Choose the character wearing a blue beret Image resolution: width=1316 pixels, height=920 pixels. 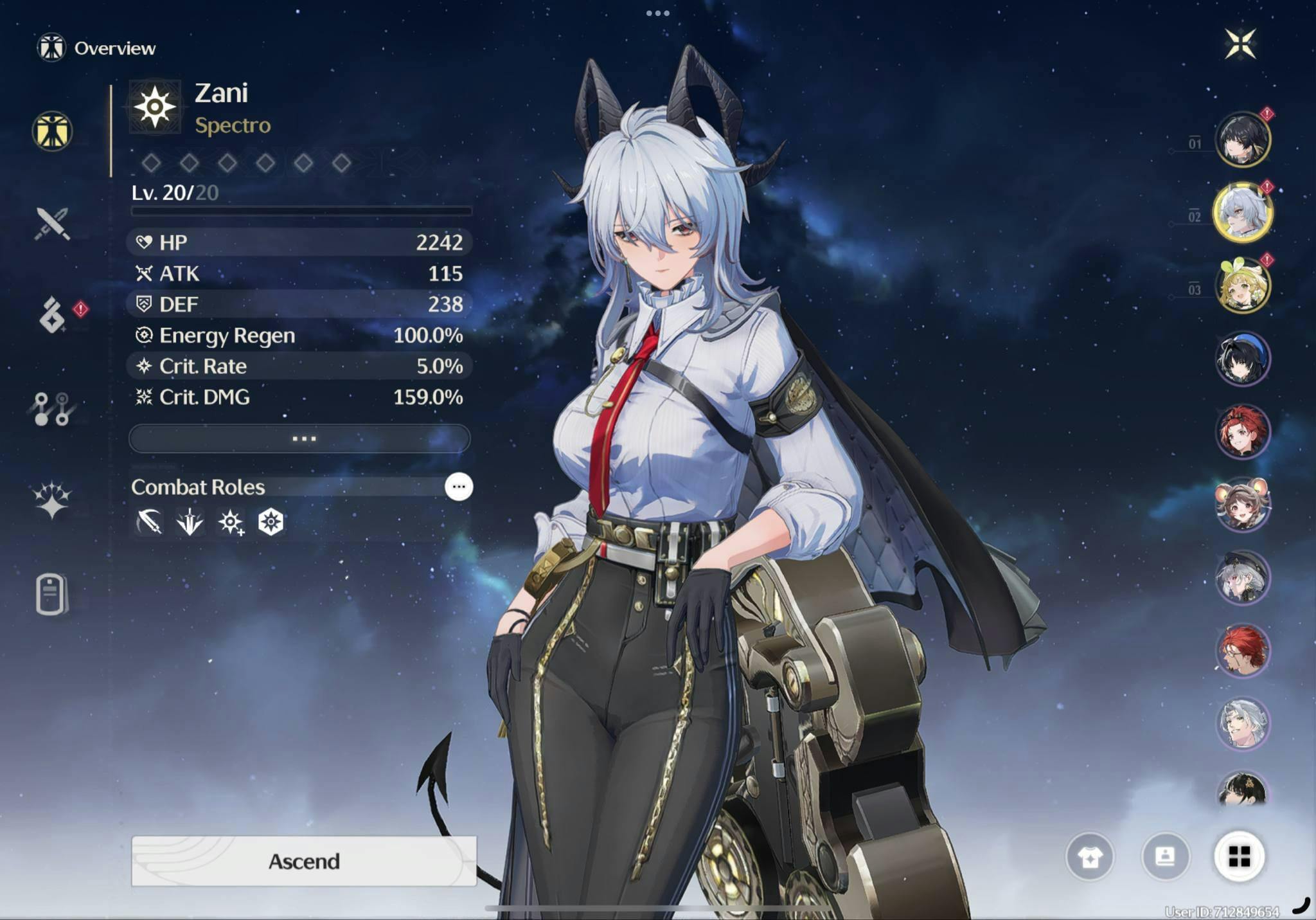click(1242, 358)
